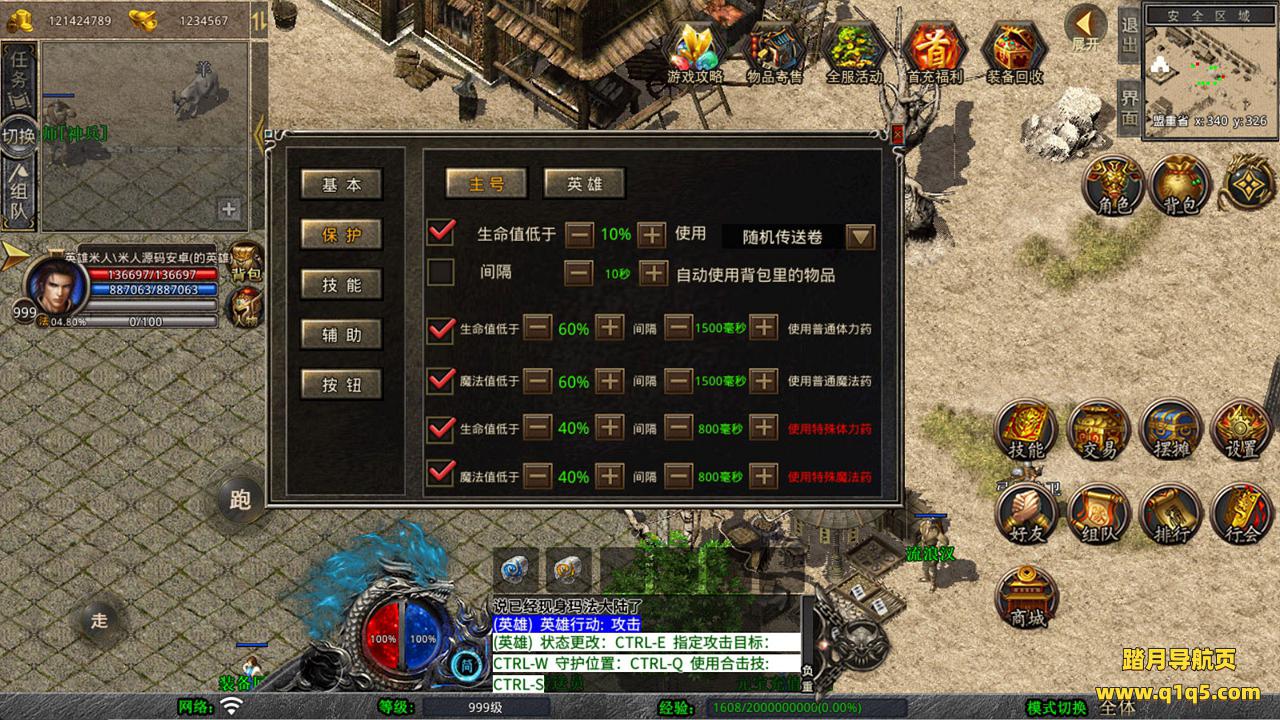Open the 按钮 settings section
The image size is (1280, 720).
[x=341, y=385]
